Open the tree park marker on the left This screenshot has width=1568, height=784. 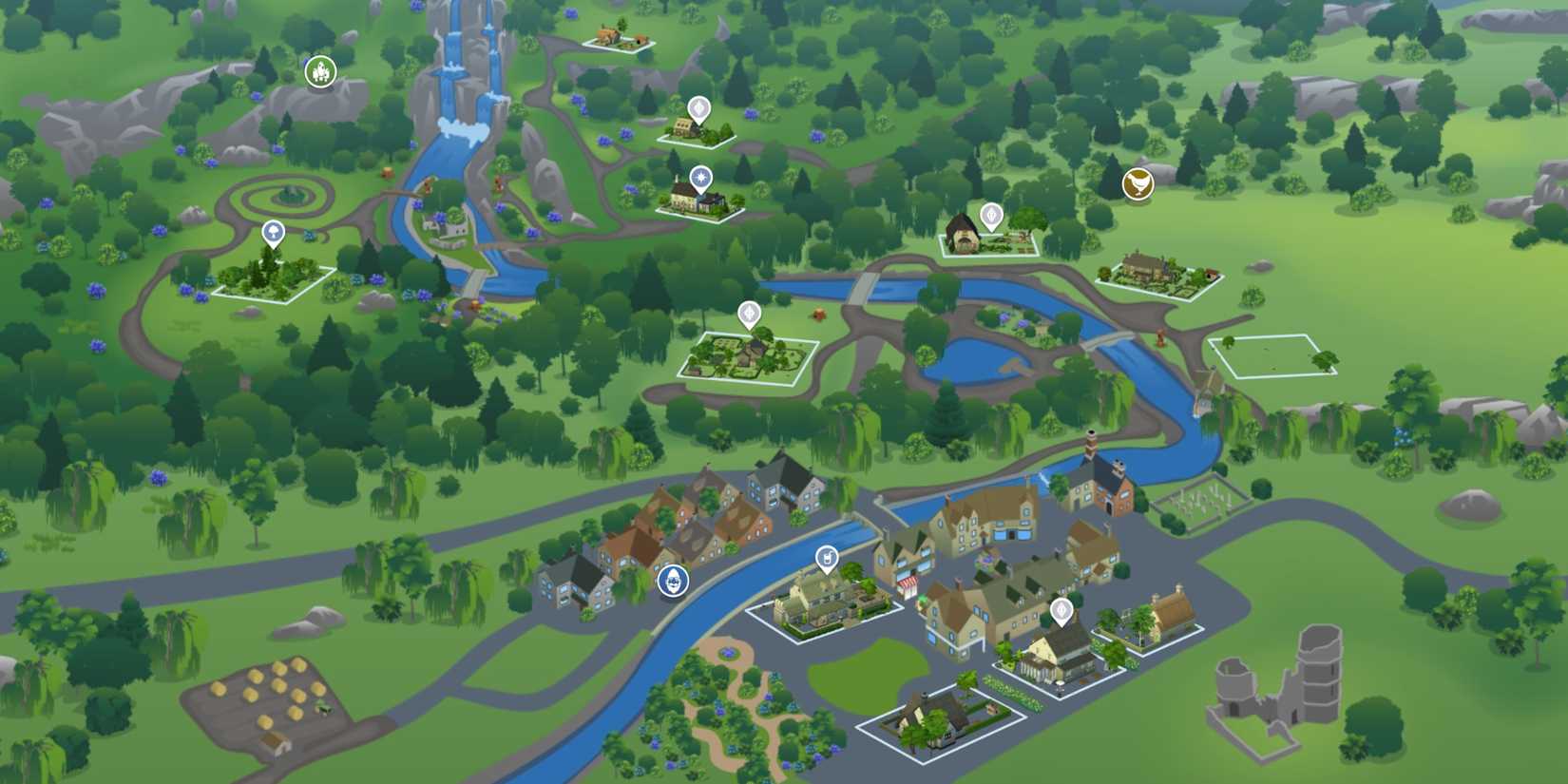click(273, 230)
